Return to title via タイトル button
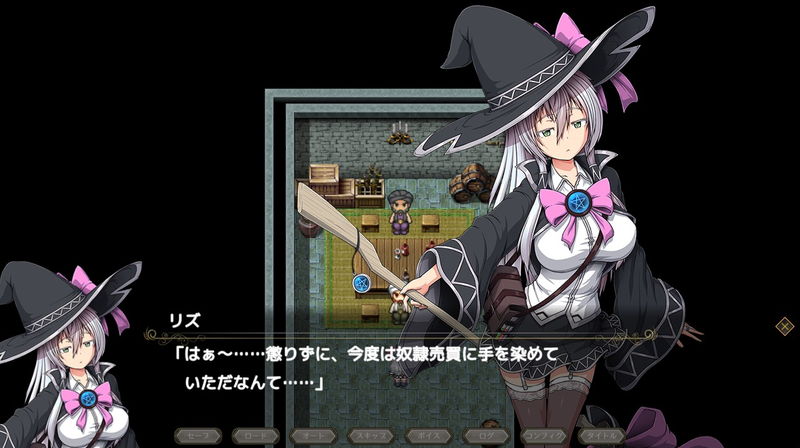 (x=603, y=436)
